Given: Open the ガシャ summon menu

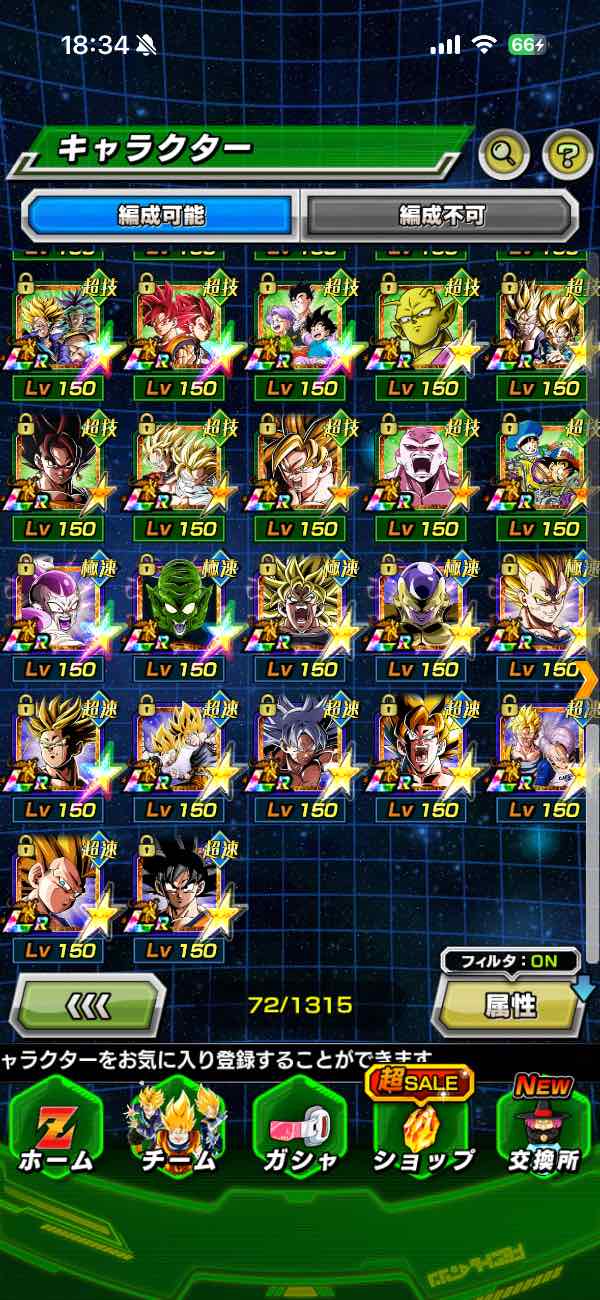Looking at the screenshot, I should click(x=299, y=1128).
